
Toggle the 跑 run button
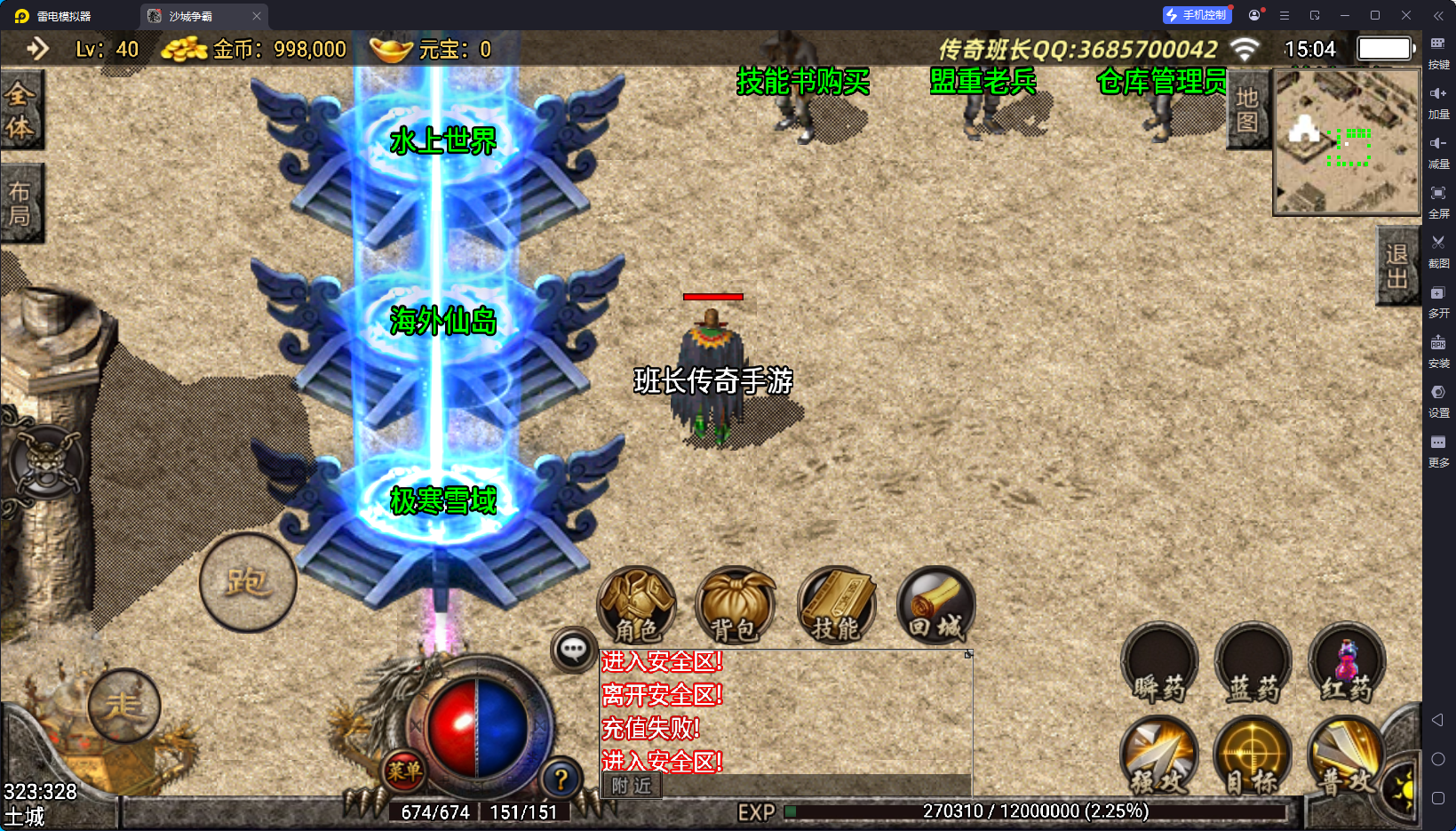coord(248,583)
